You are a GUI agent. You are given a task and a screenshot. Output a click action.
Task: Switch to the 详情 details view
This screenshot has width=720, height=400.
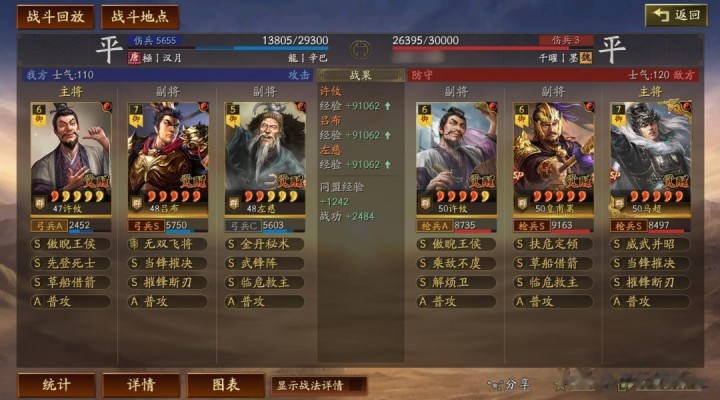point(141,385)
